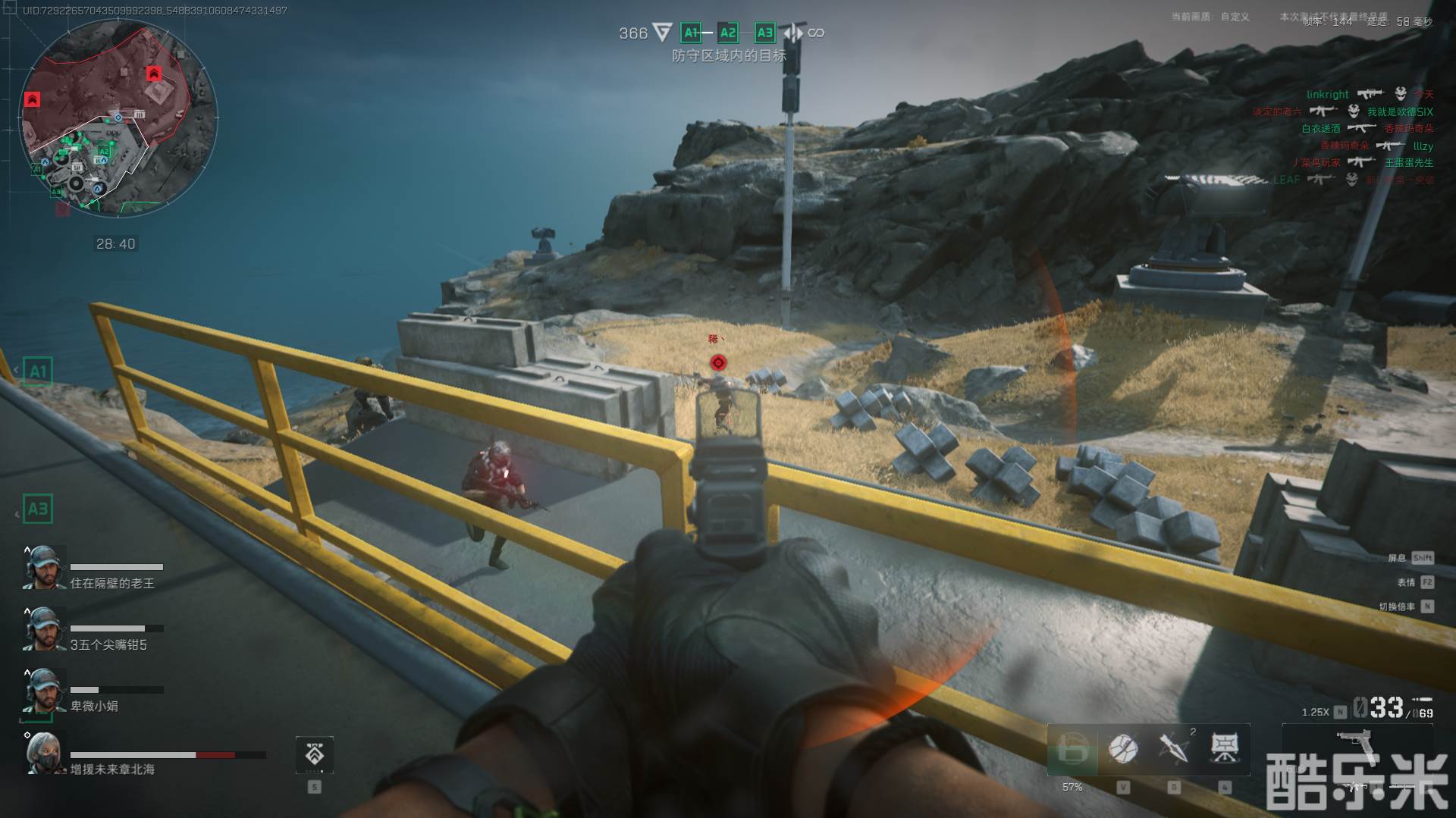This screenshot has height=818, width=1456.
Task: Activate the rank chevron skill icon
Action: pos(314,754)
